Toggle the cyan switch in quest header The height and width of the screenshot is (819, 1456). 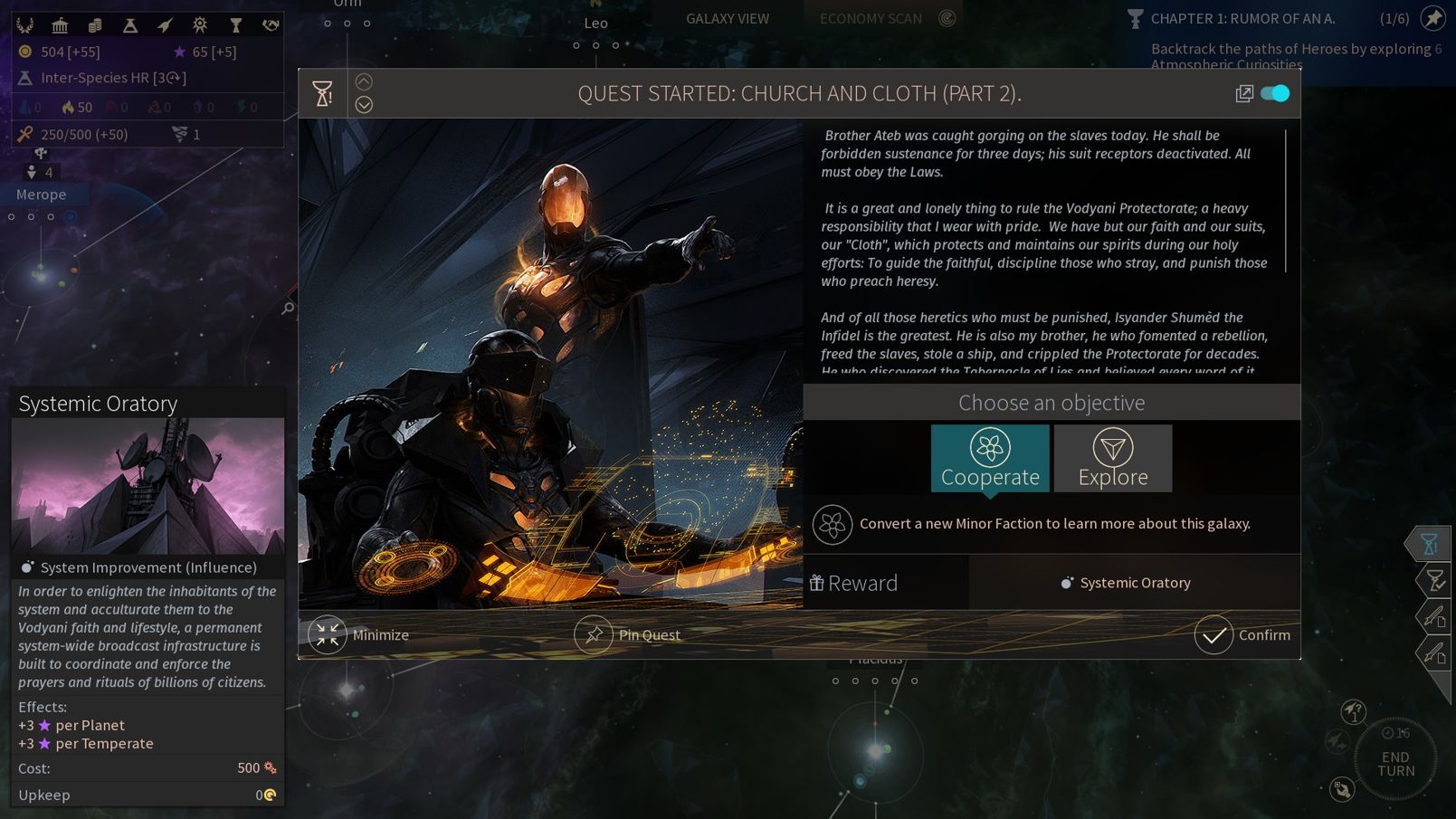(x=1275, y=93)
